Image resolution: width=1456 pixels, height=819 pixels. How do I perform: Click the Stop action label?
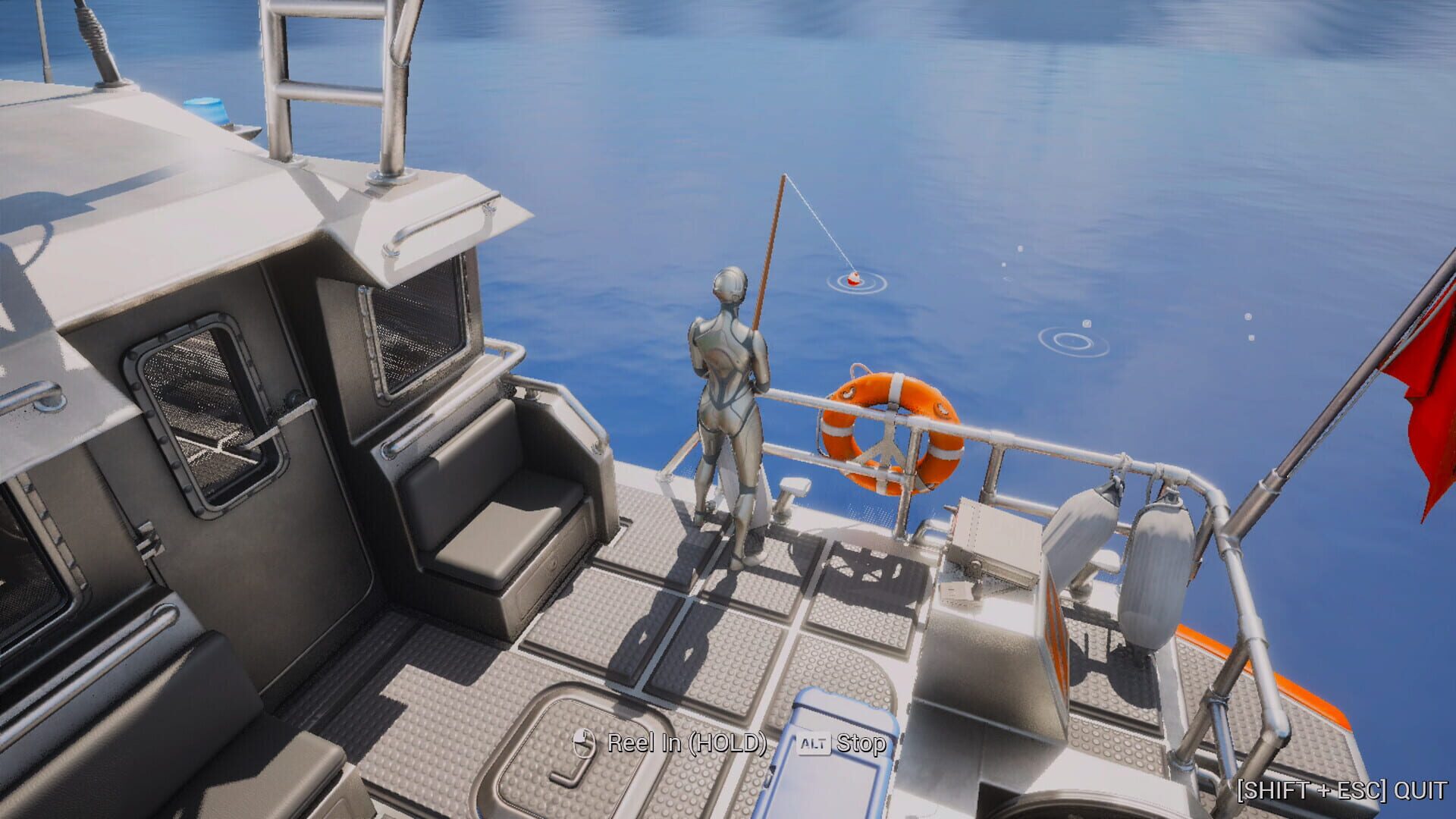(861, 745)
